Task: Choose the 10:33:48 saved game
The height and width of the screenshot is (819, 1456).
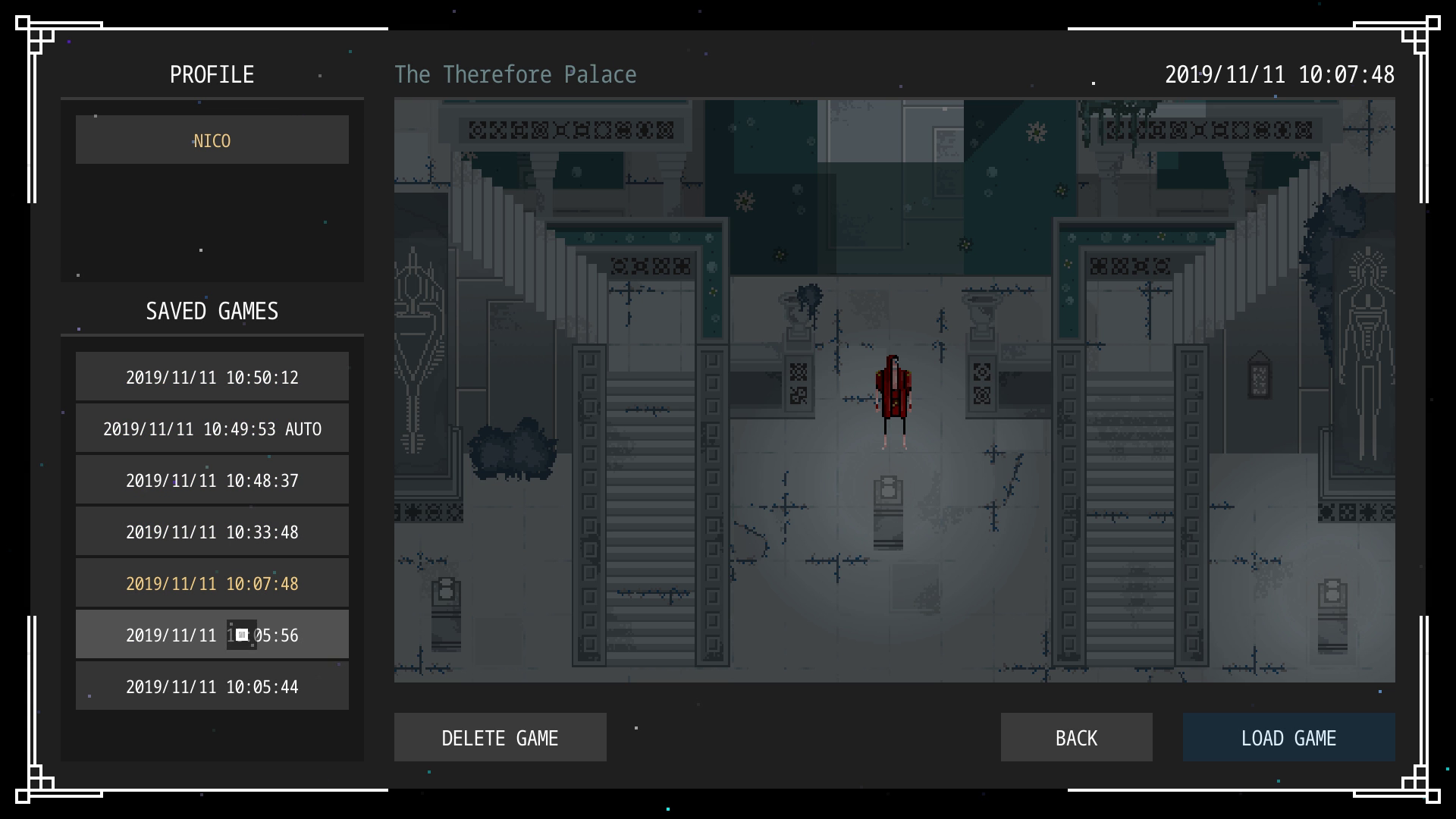Action: (212, 532)
